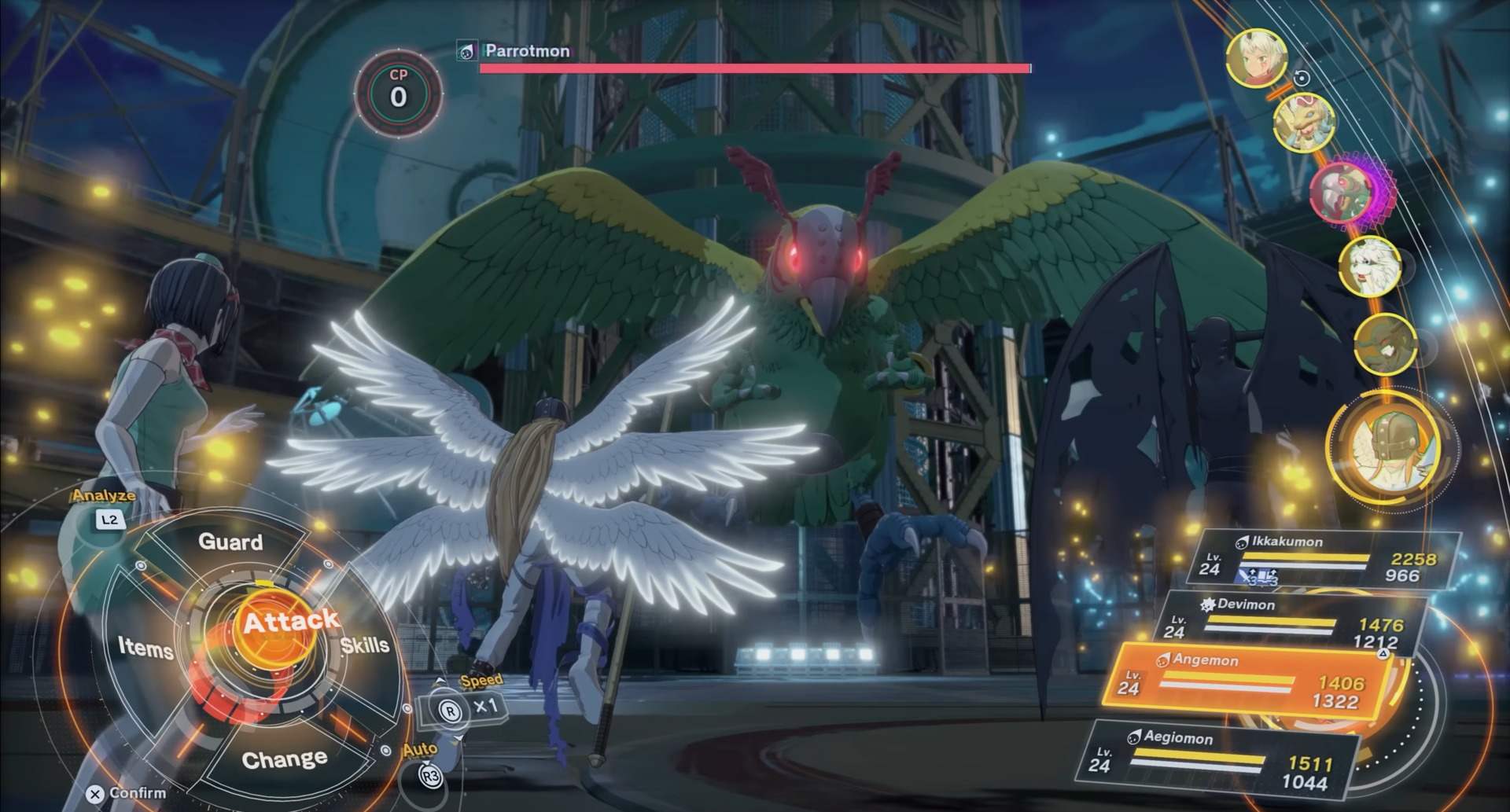The width and height of the screenshot is (1510, 812).
Task: Open the Items menu
Action: coord(145,648)
